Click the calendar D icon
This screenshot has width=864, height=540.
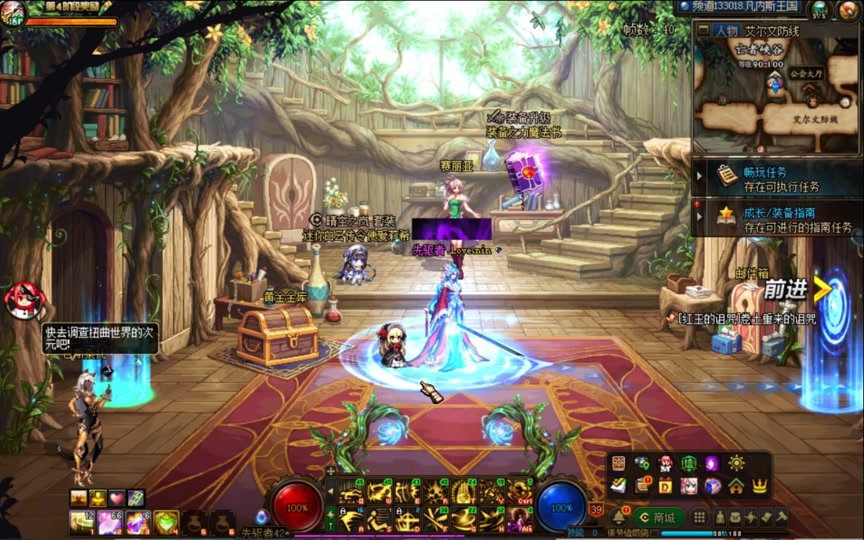tap(664, 485)
